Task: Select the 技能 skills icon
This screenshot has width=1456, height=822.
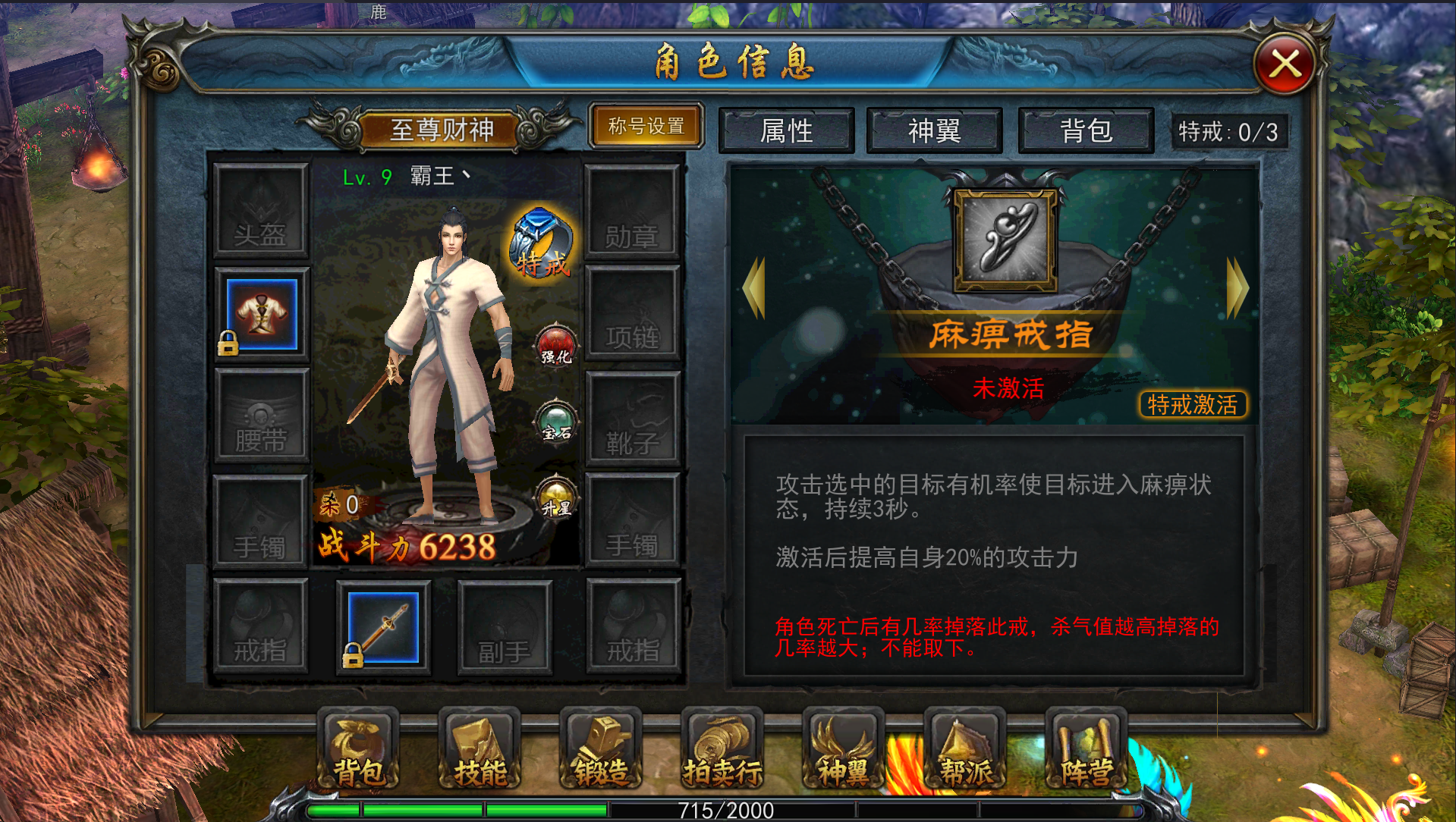Action: pyautogui.click(x=479, y=751)
